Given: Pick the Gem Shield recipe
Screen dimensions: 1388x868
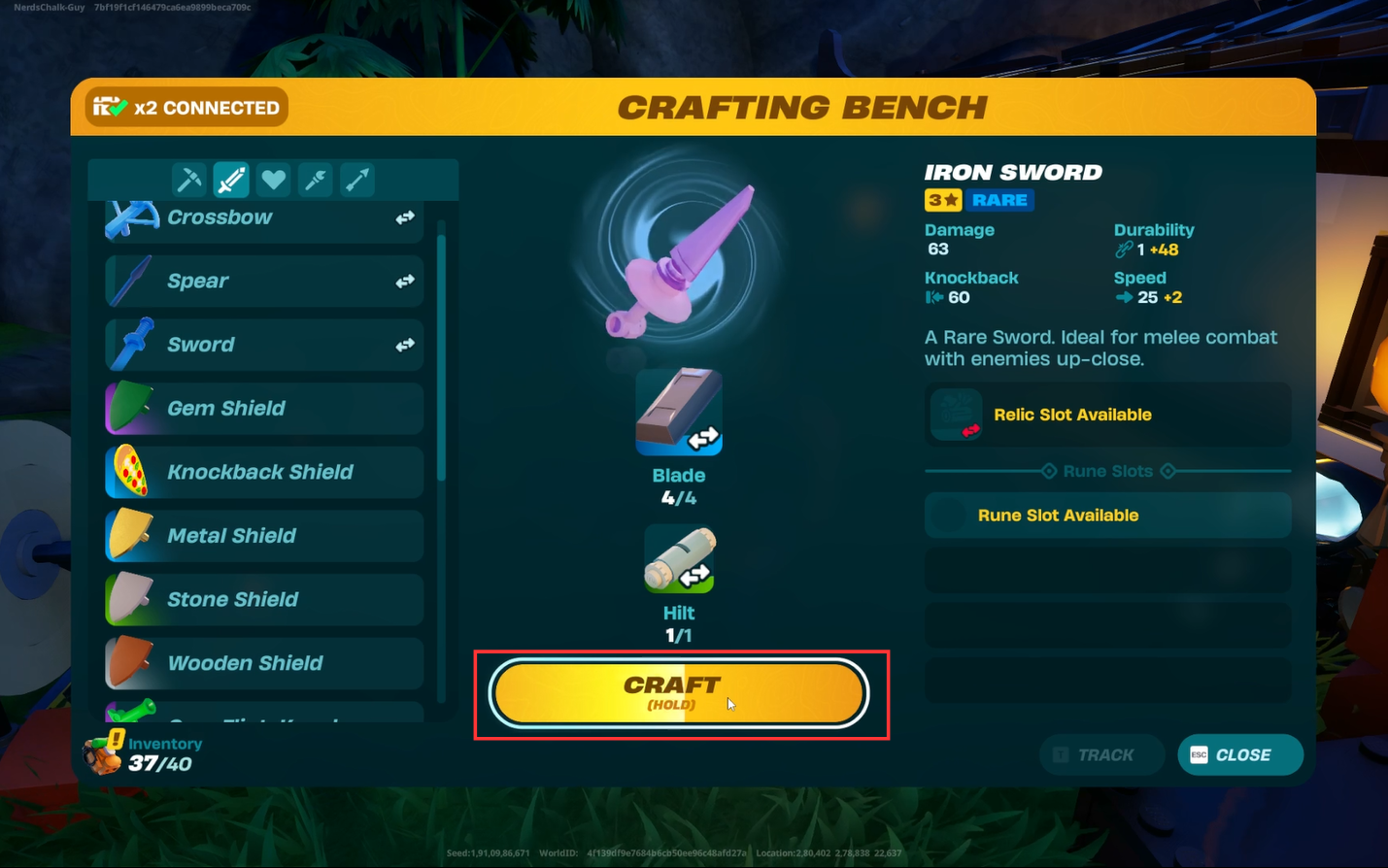Looking at the screenshot, I should [x=263, y=409].
